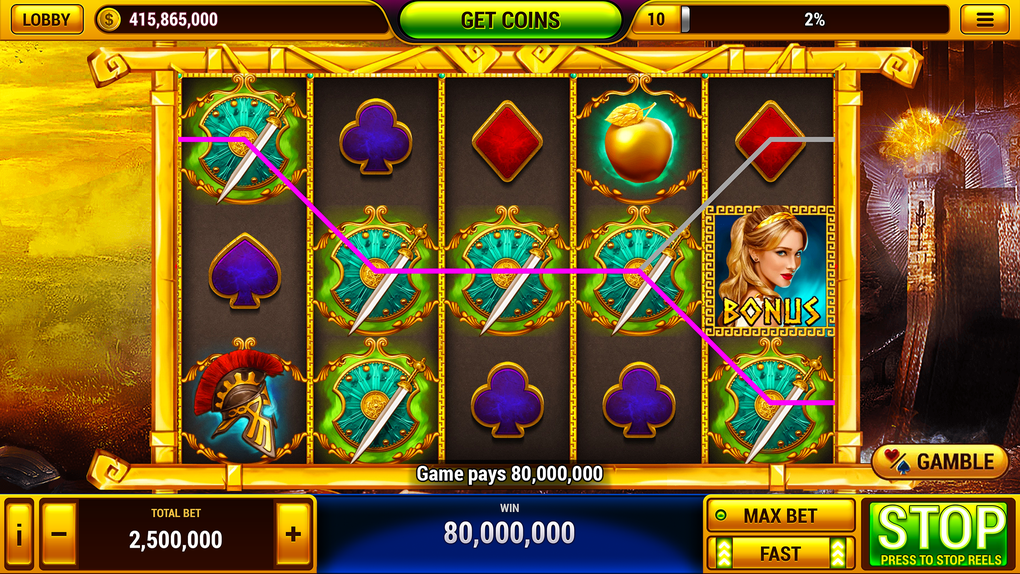Increase total bet with plus button
The width and height of the screenshot is (1020, 574).
293,534
